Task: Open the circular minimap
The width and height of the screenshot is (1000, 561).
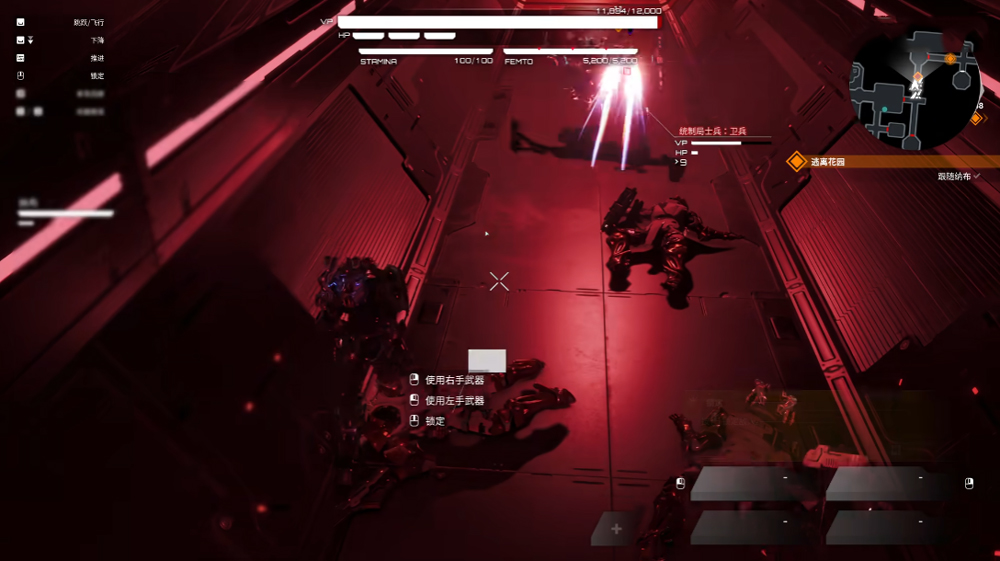Action: [x=915, y=86]
